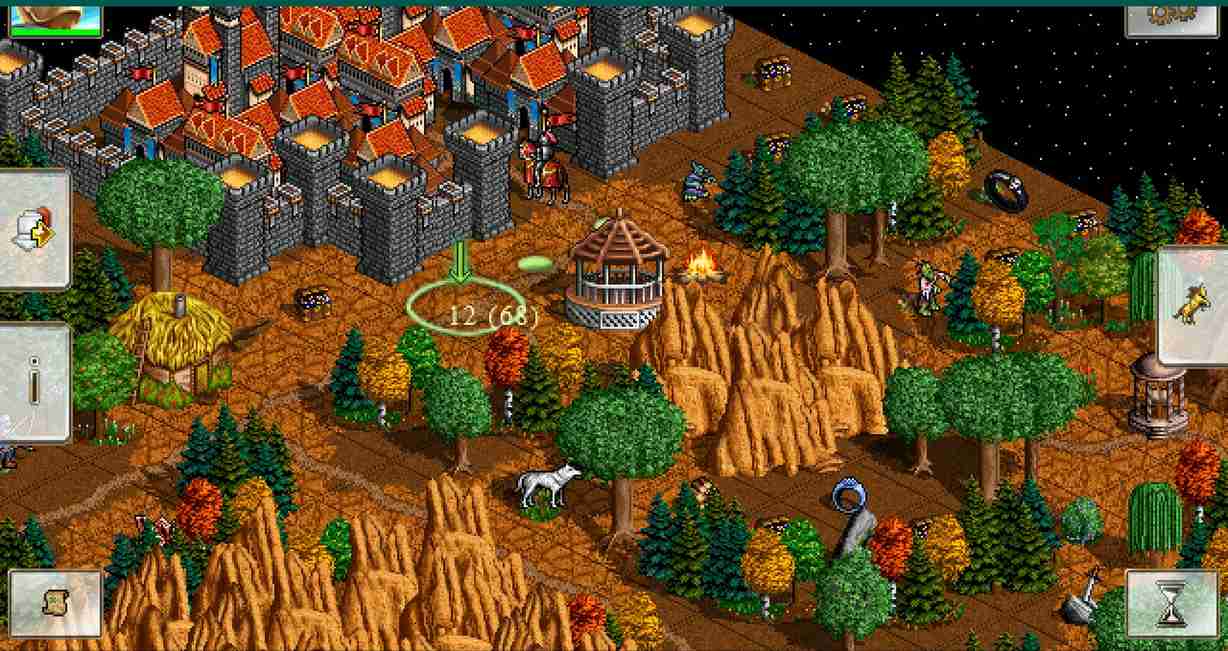
Task: Select the hero portrait
Action: (x=56, y=17)
